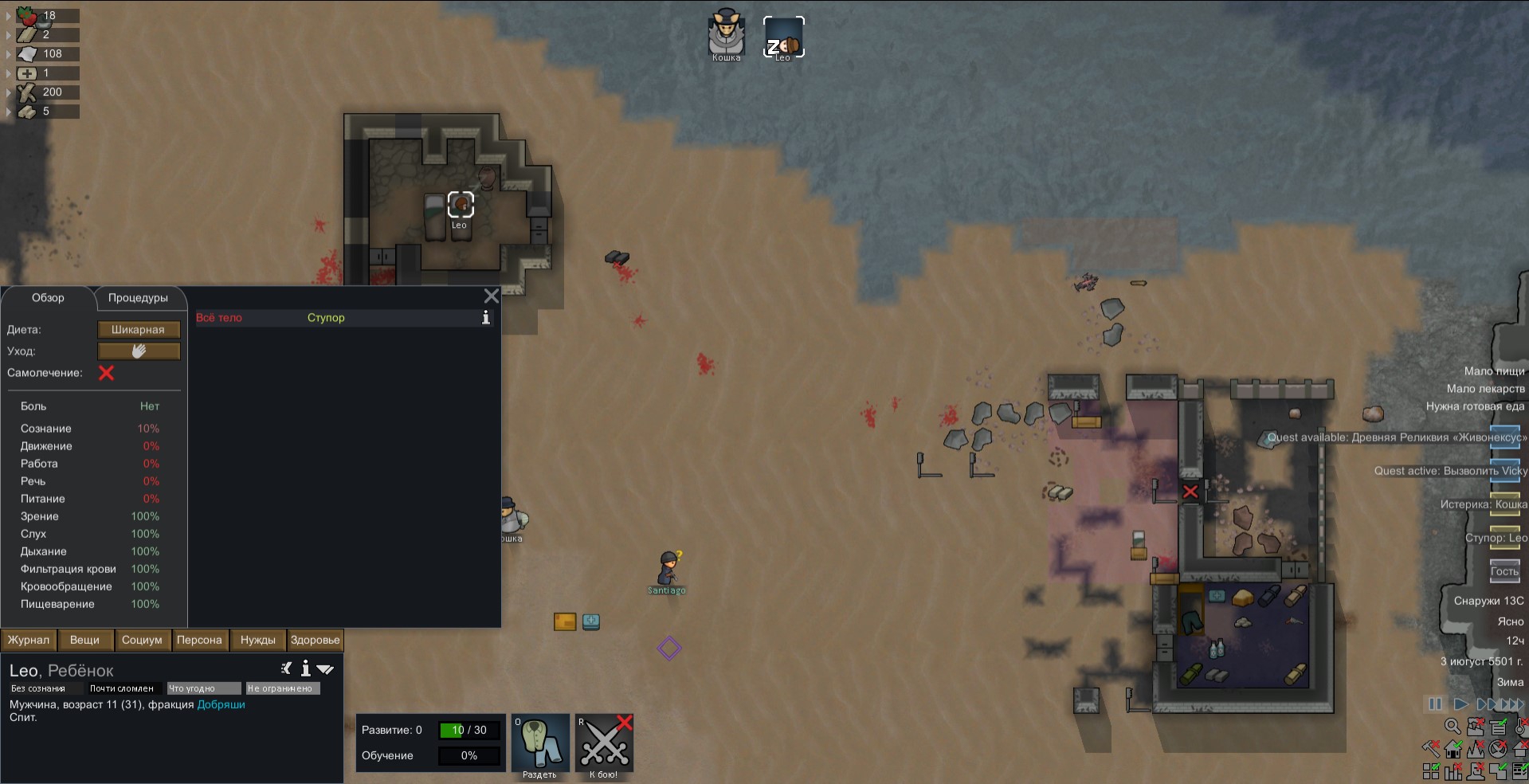Click the Добряши faction link
Image resolution: width=1529 pixels, height=784 pixels.
coord(221,704)
